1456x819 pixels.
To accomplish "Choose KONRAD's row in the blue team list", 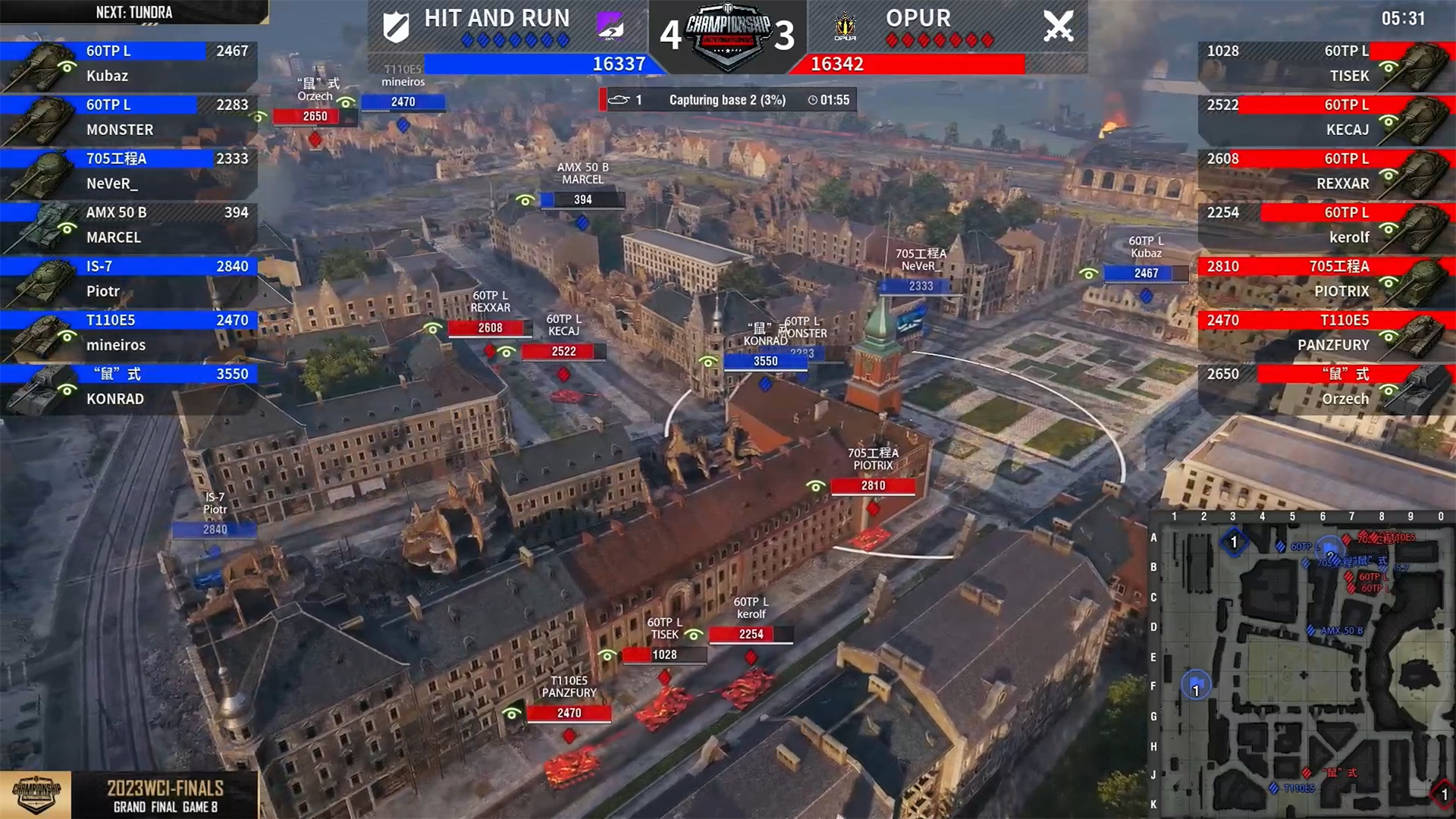I will click(x=129, y=387).
